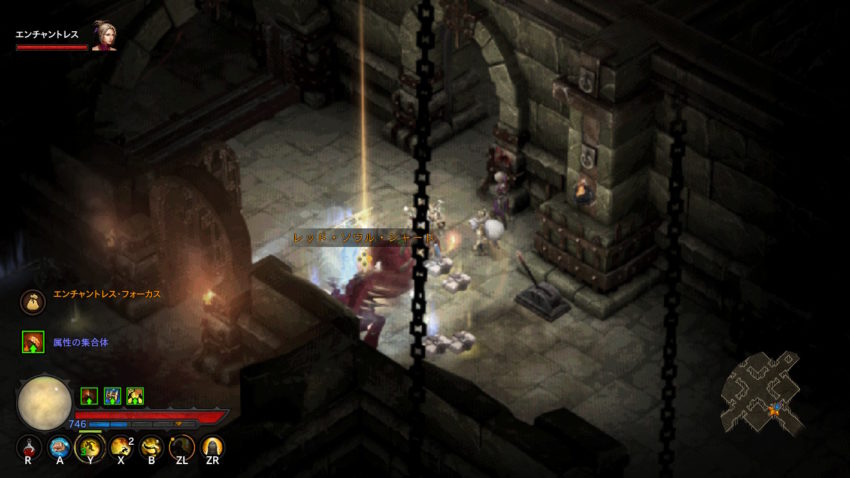Click the blue armored buff icon

112,396
